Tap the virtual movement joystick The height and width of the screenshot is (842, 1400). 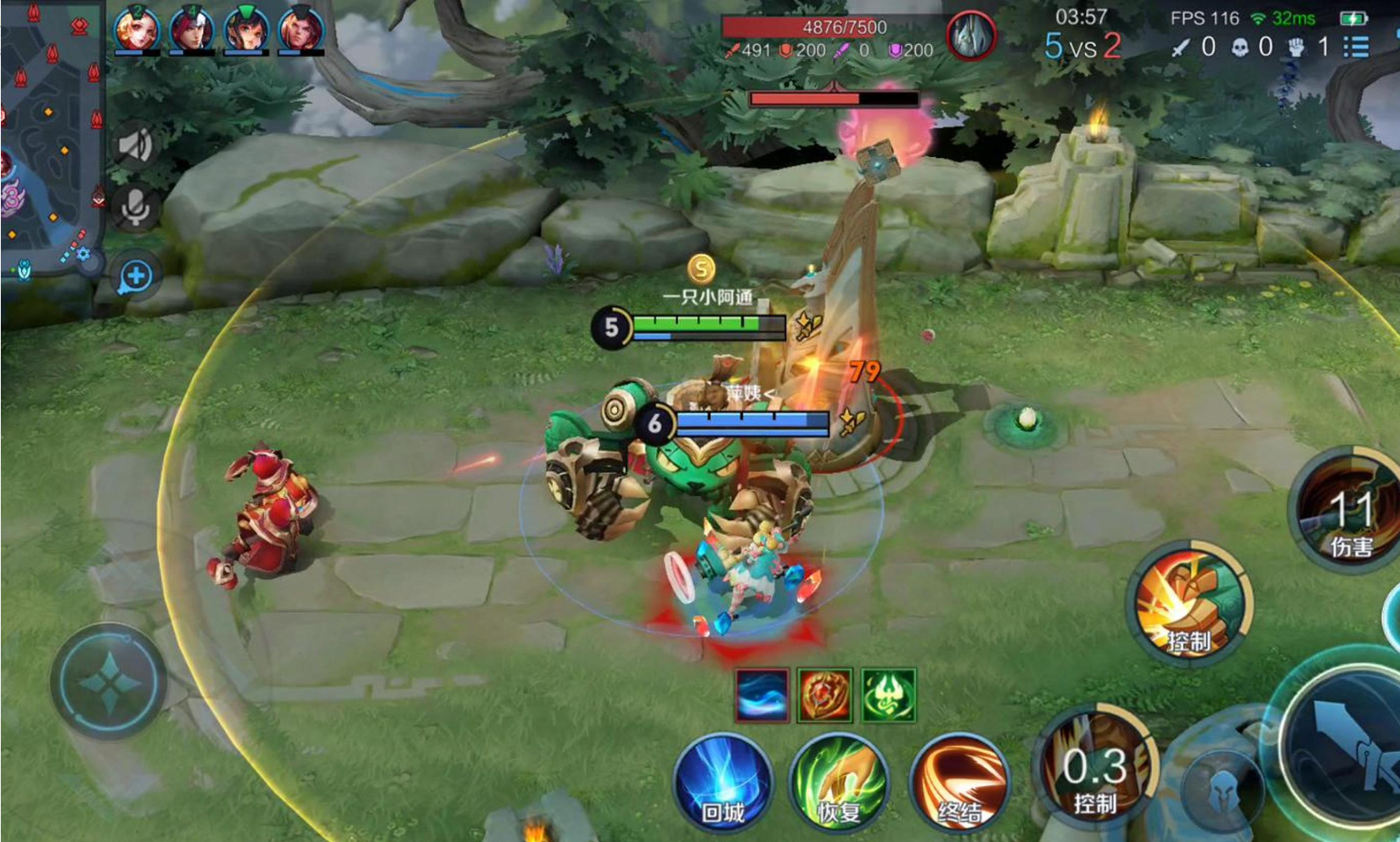pos(109,682)
